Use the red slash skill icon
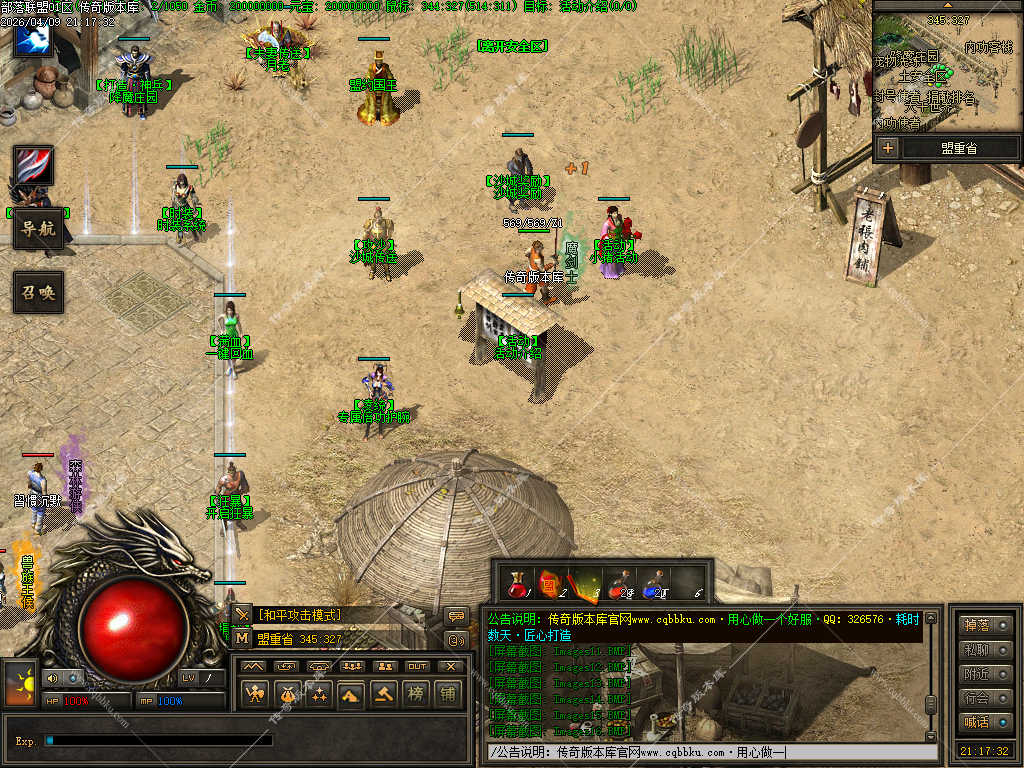 click(x=33, y=165)
